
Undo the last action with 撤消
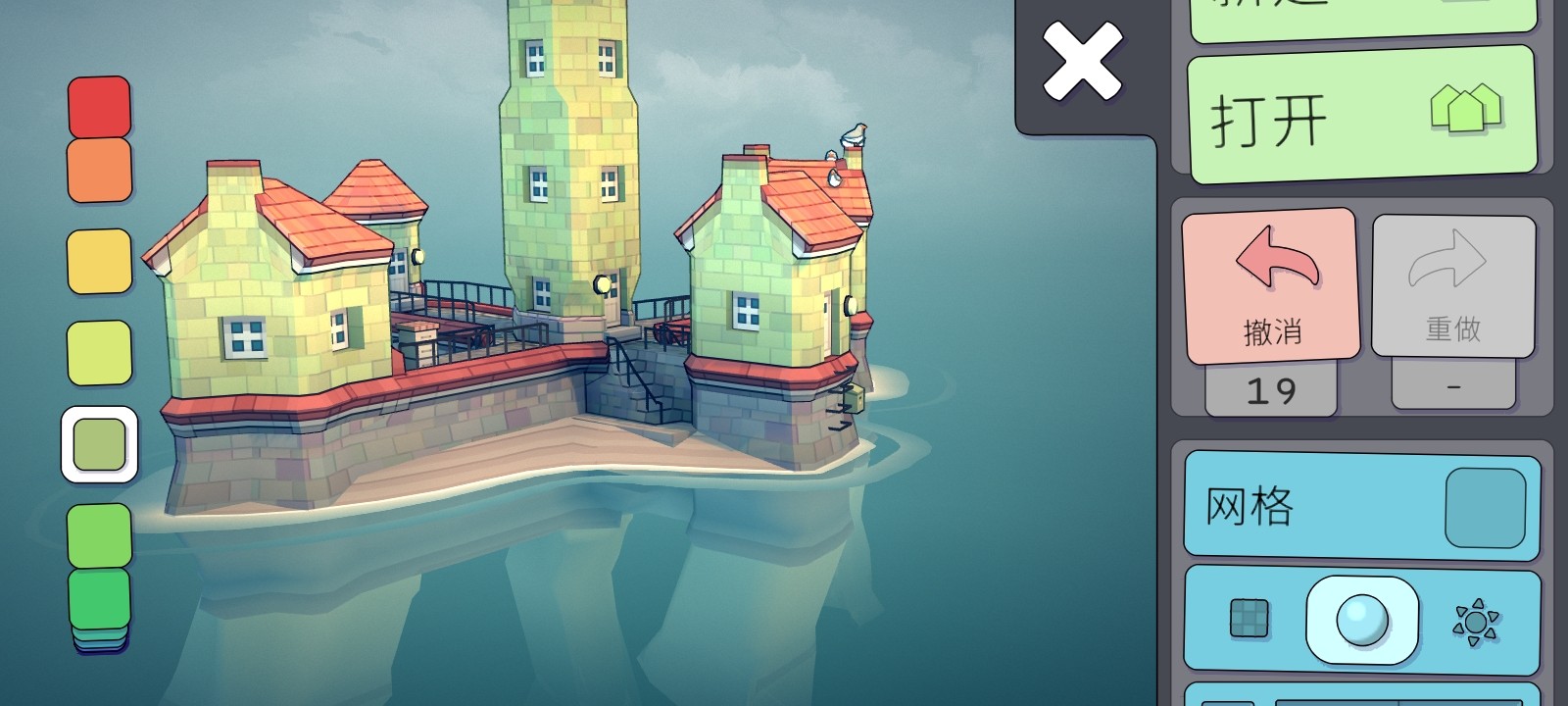(1271, 284)
